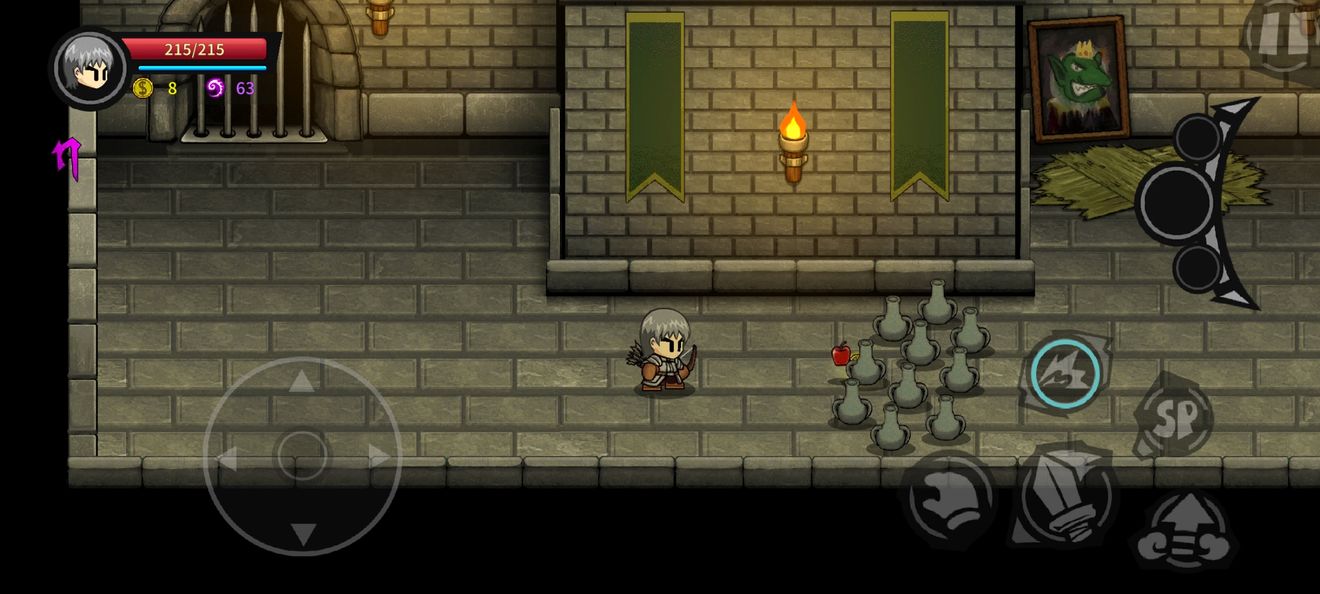Viewport: 1320px width, 594px height.
Task: Select the large center item wheel slot
Action: [1176, 203]
